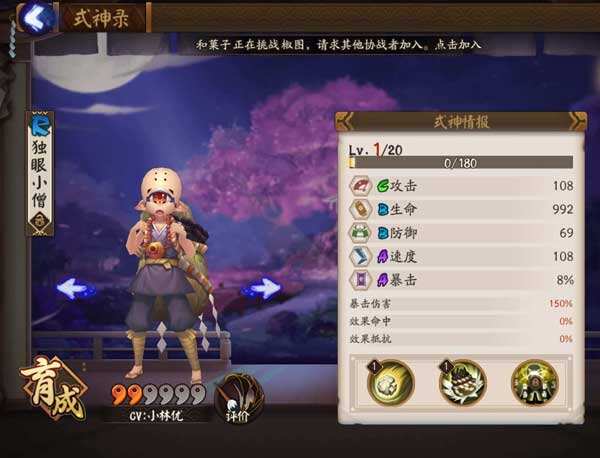Go back using the blue arrow button
The height and width of the screenshot is (458, 600).
(35, 17)
